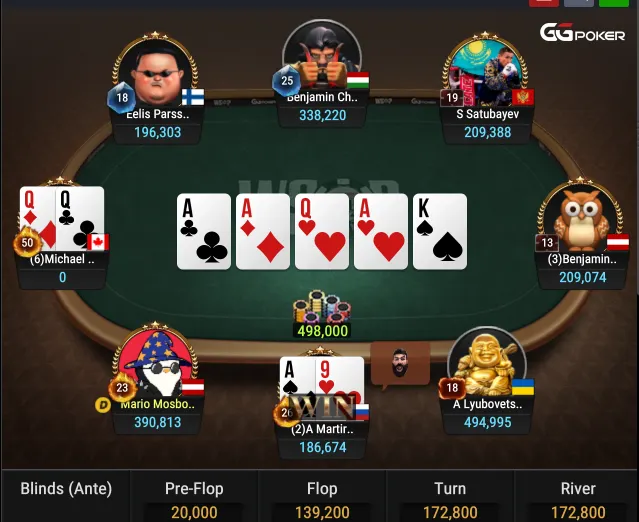This screenshot has height=522, width=639.
Task: View S Satubayev's player profile
Action: [485, 74]
